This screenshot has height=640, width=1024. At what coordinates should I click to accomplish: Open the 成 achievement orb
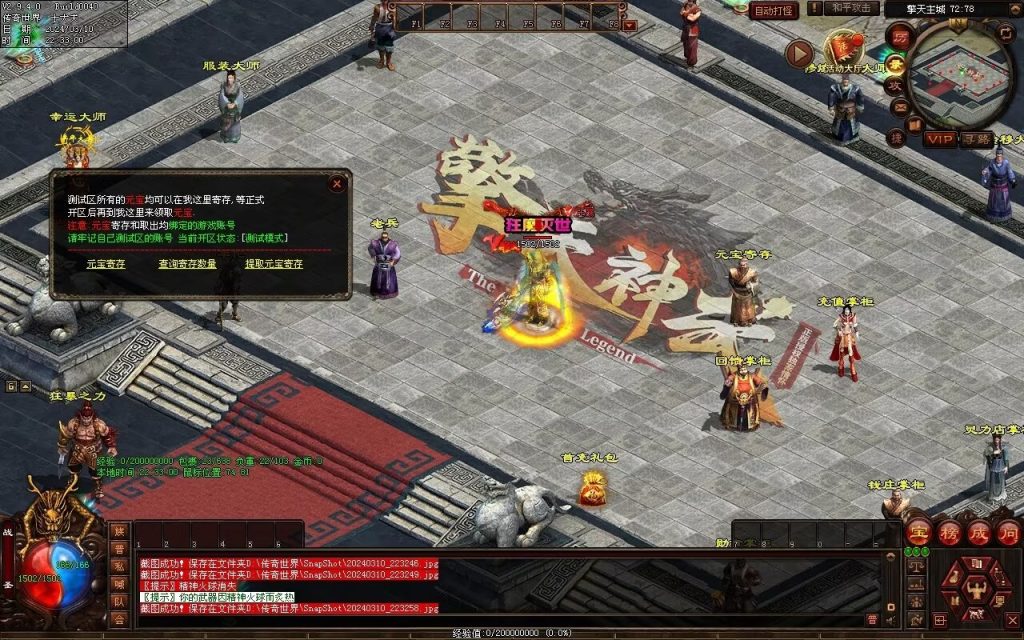coord(979,532)
